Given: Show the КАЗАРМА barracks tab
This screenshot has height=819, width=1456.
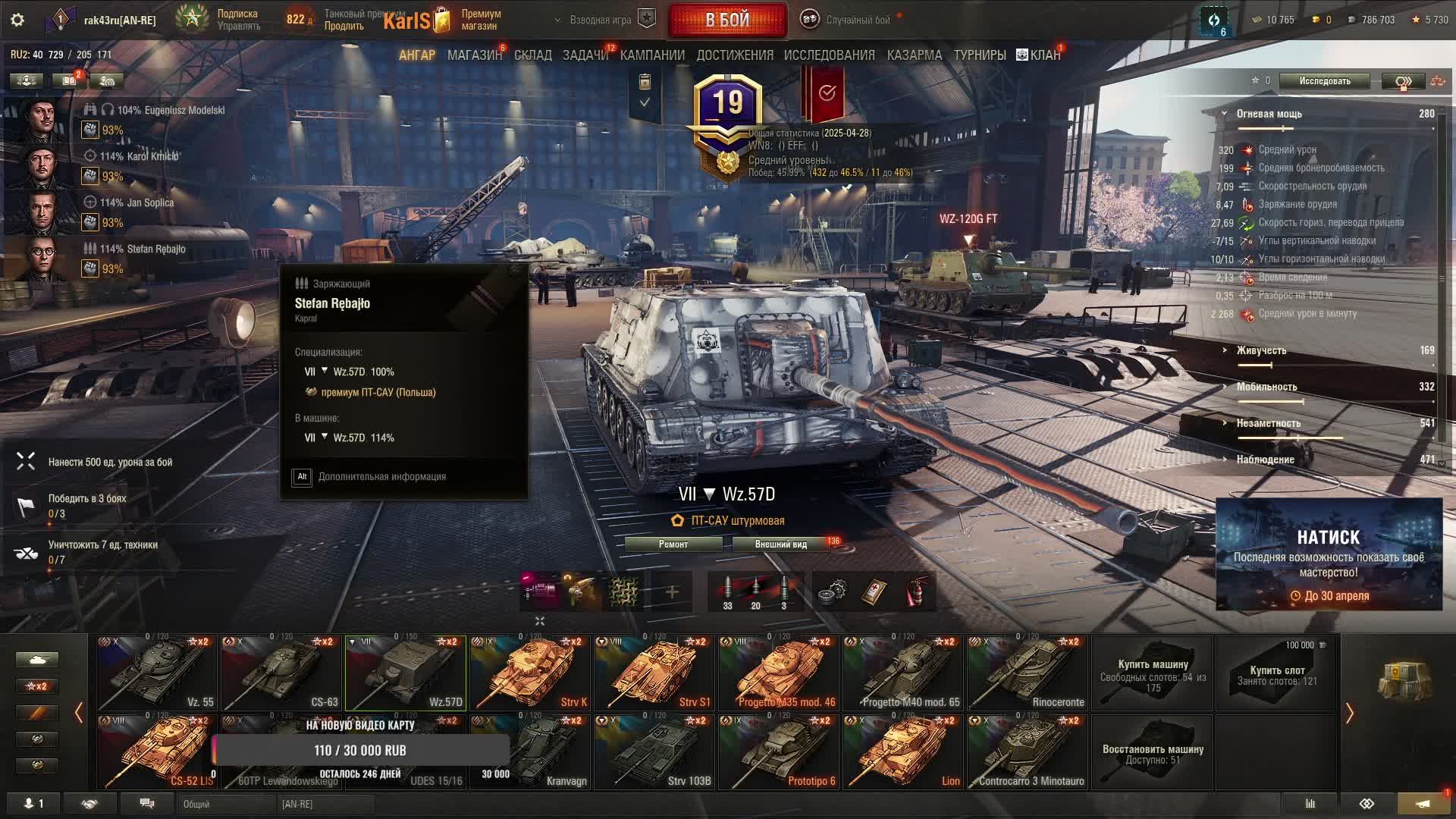Looking at the screenshot, I should pos(914,55).
